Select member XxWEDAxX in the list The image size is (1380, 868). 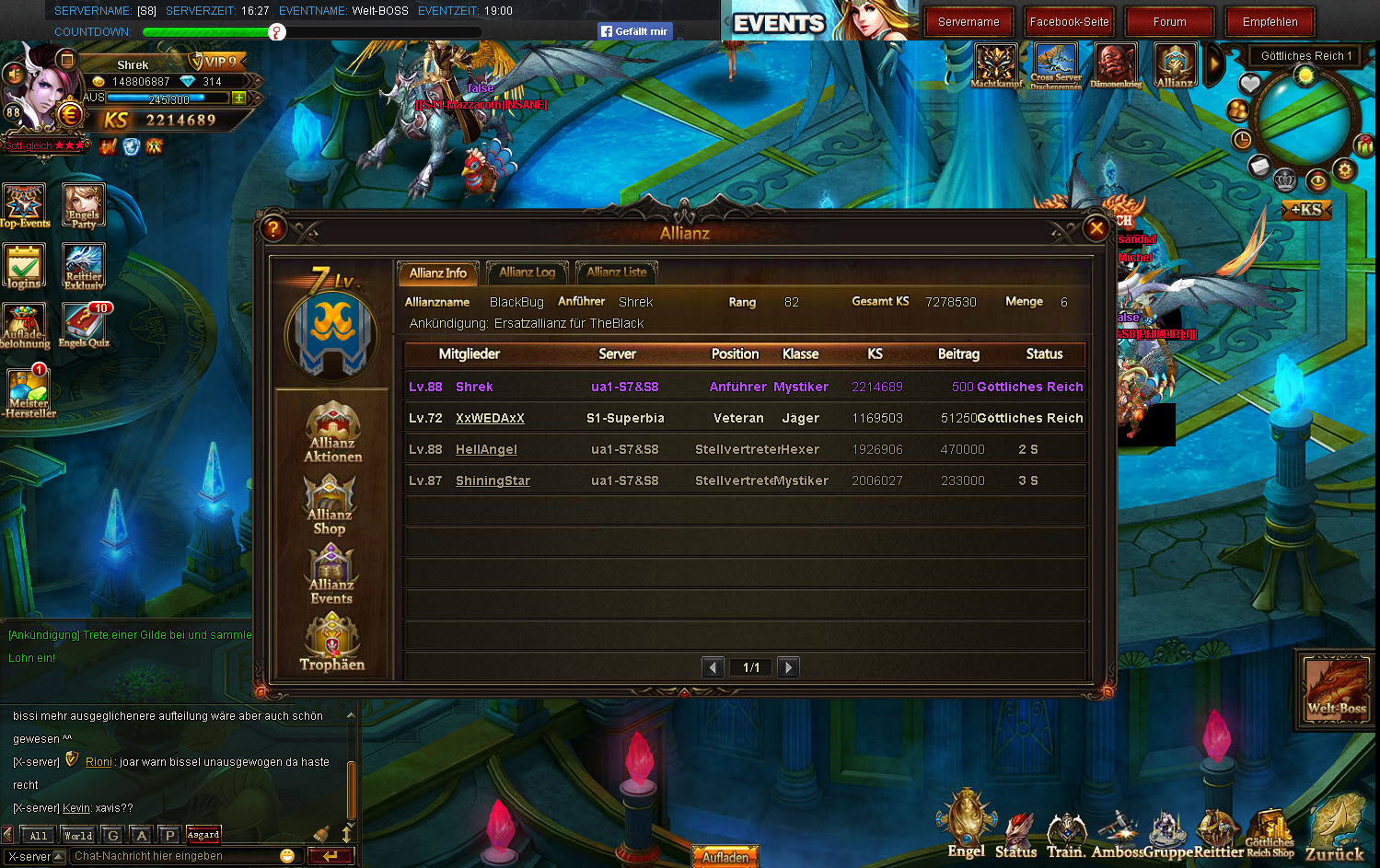(x=490, y=418)
